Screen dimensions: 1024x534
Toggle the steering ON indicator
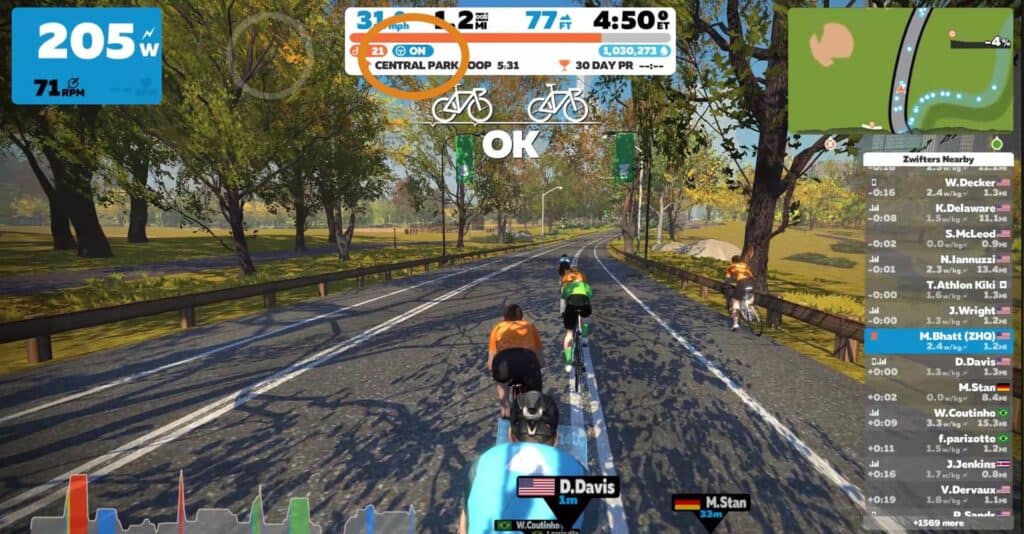[416, 49]
